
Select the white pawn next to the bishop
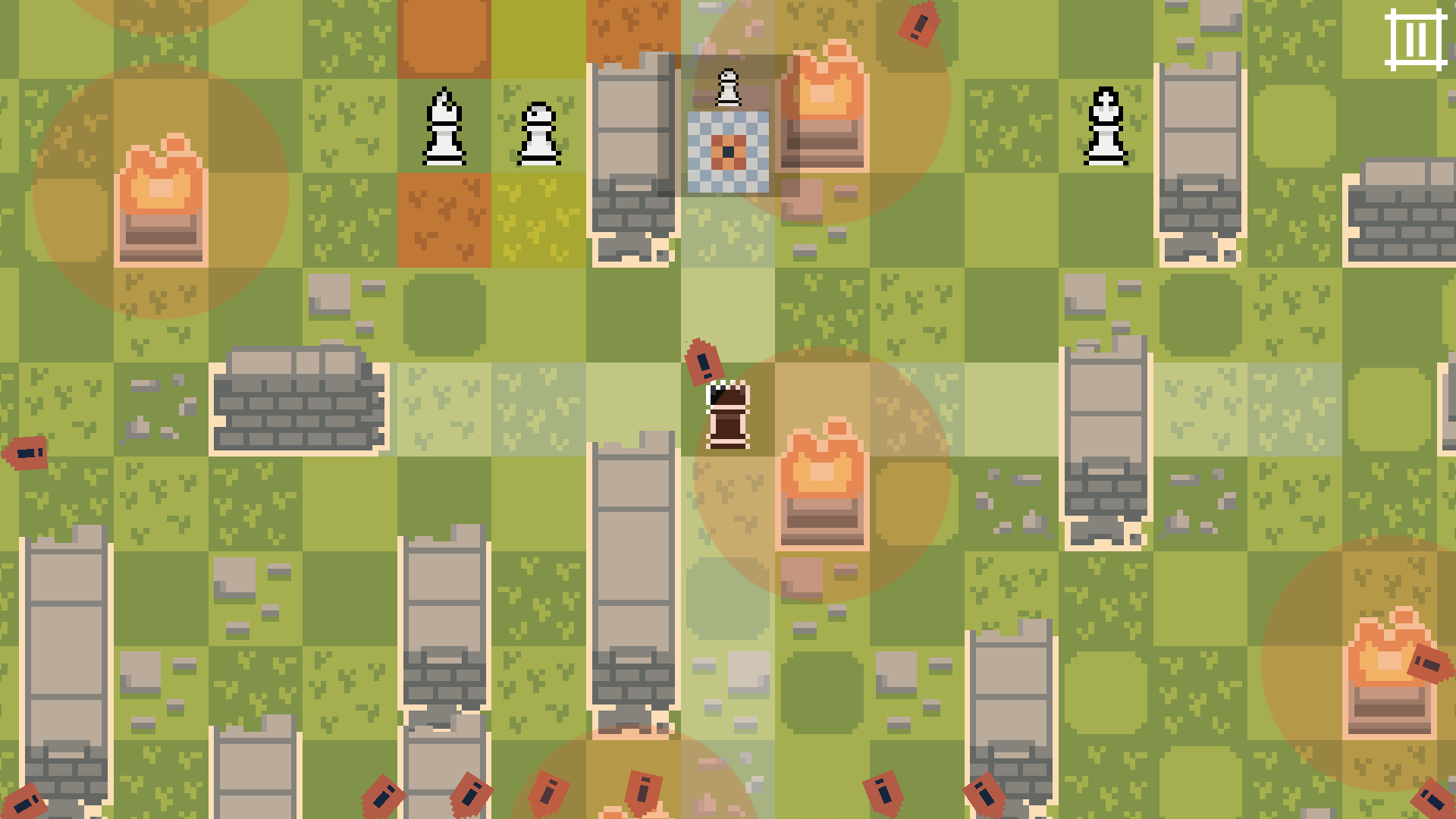pyautogui.click(x=540, y=133)
